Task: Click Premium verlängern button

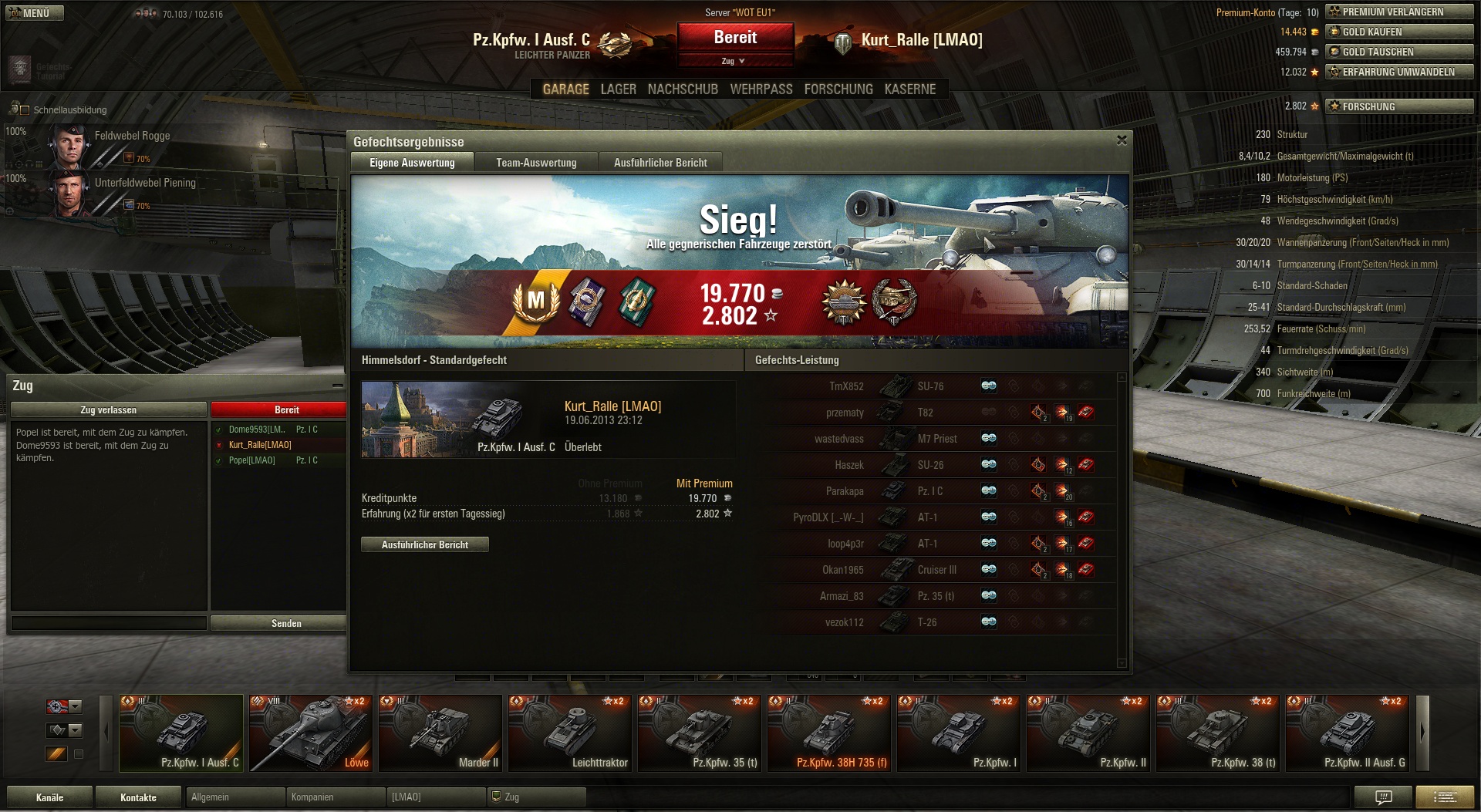Action: click(1399, 12)
